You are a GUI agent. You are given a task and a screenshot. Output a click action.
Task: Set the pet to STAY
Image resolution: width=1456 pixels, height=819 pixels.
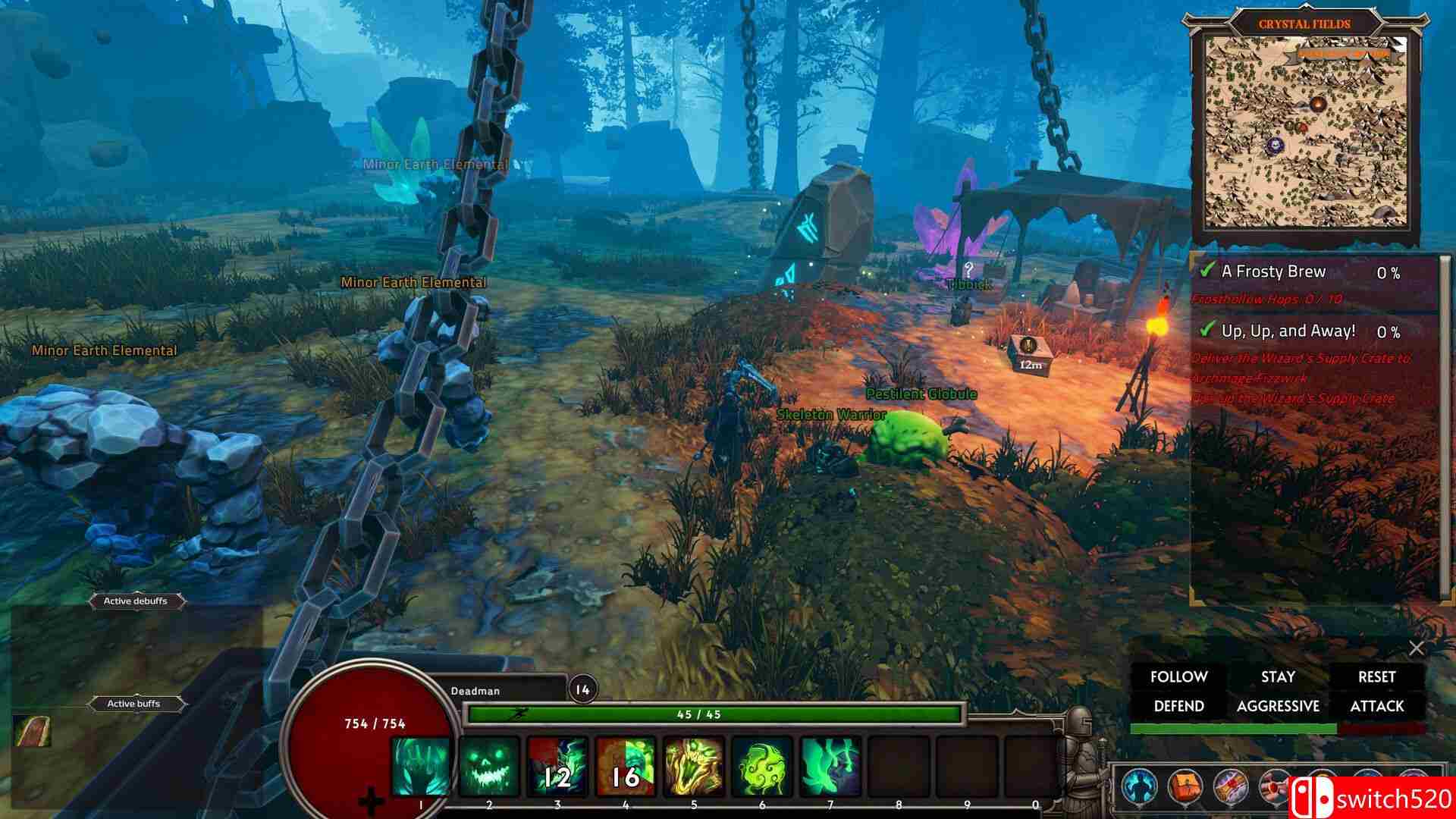[x=1279, y=677]
